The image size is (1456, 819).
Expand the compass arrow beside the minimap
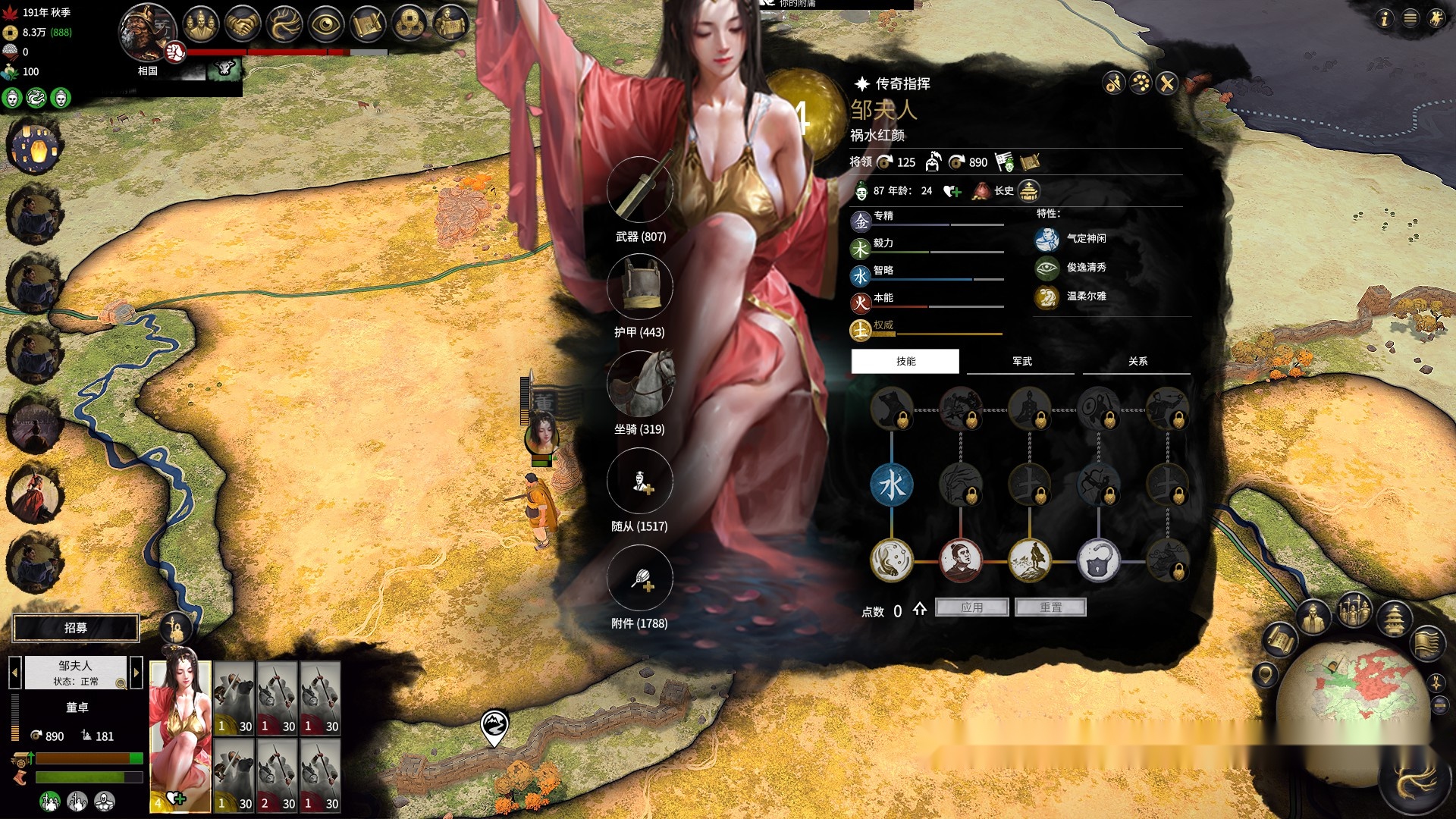[x=1436, y=682]
